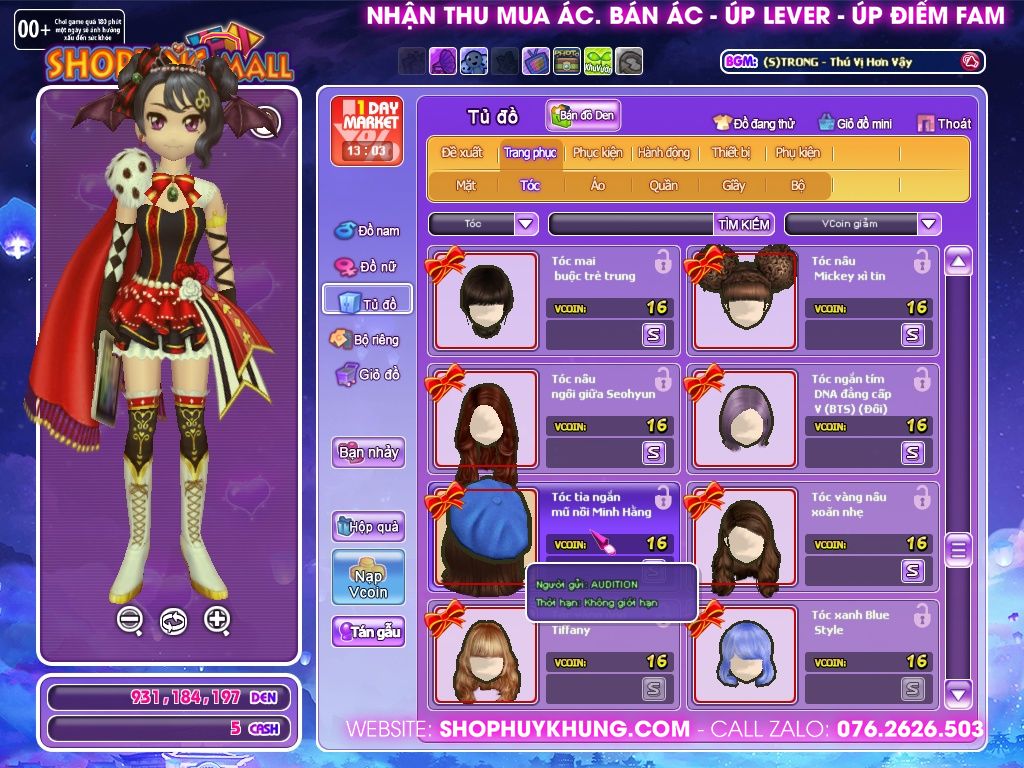The height and width of the screenshot is (768, 1024).
Task: Show items currently tried on (Đồ đang thử)
Action: (x=754, y=124)
